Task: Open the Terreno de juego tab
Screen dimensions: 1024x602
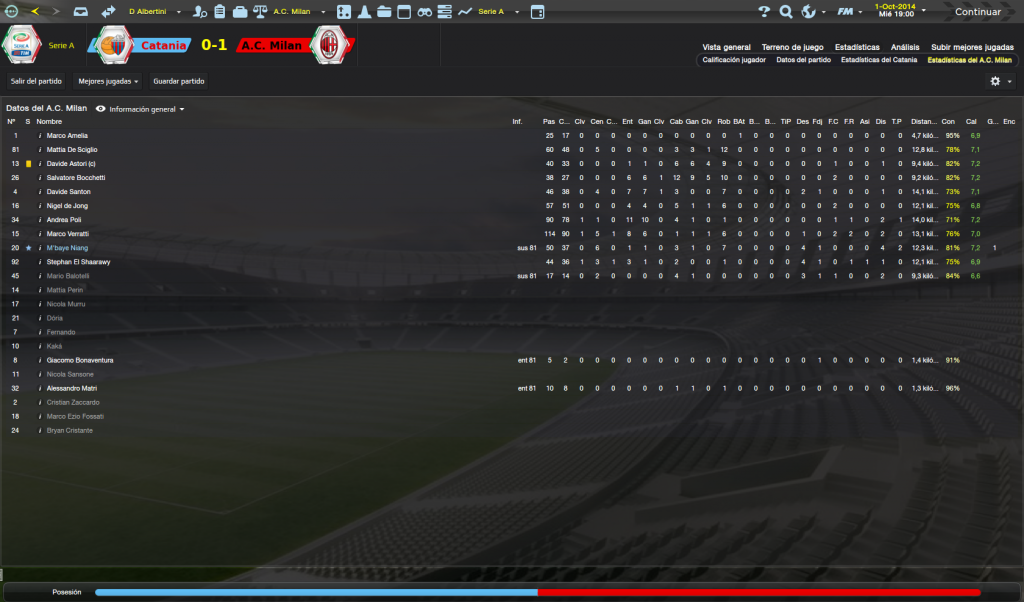Action: (x=791, y=47)
